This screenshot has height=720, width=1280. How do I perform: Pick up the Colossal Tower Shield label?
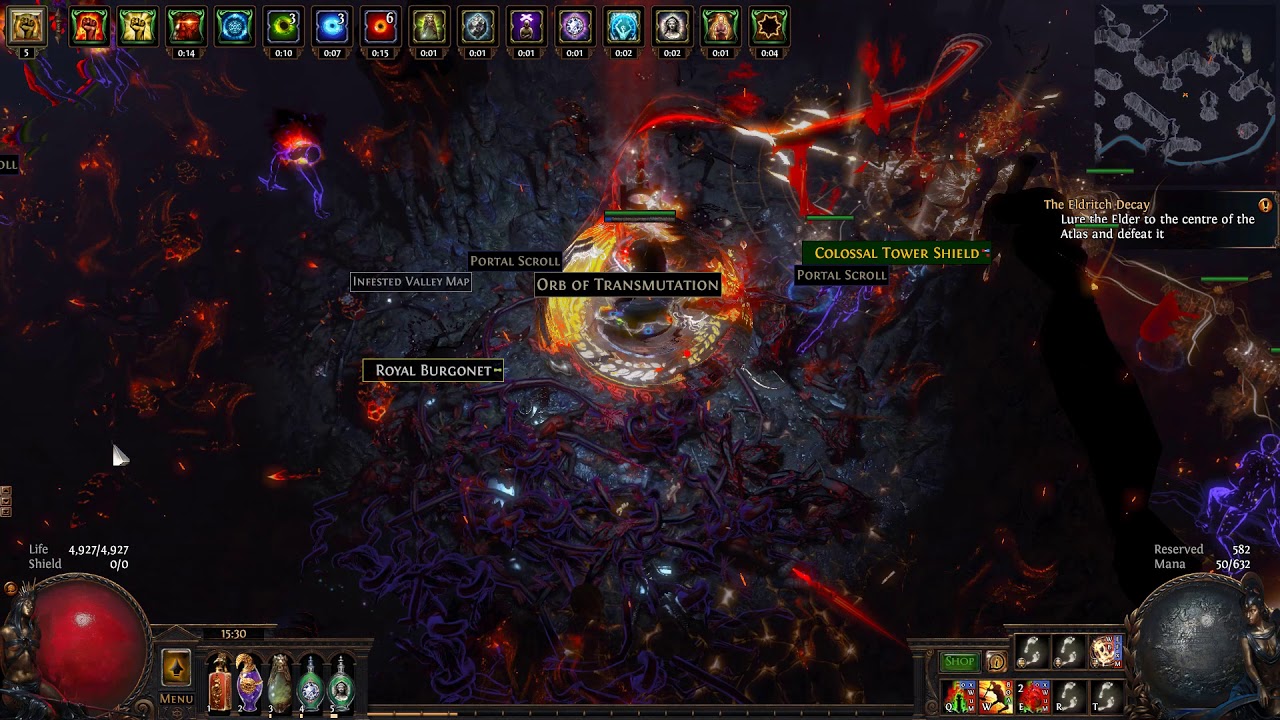896,253
